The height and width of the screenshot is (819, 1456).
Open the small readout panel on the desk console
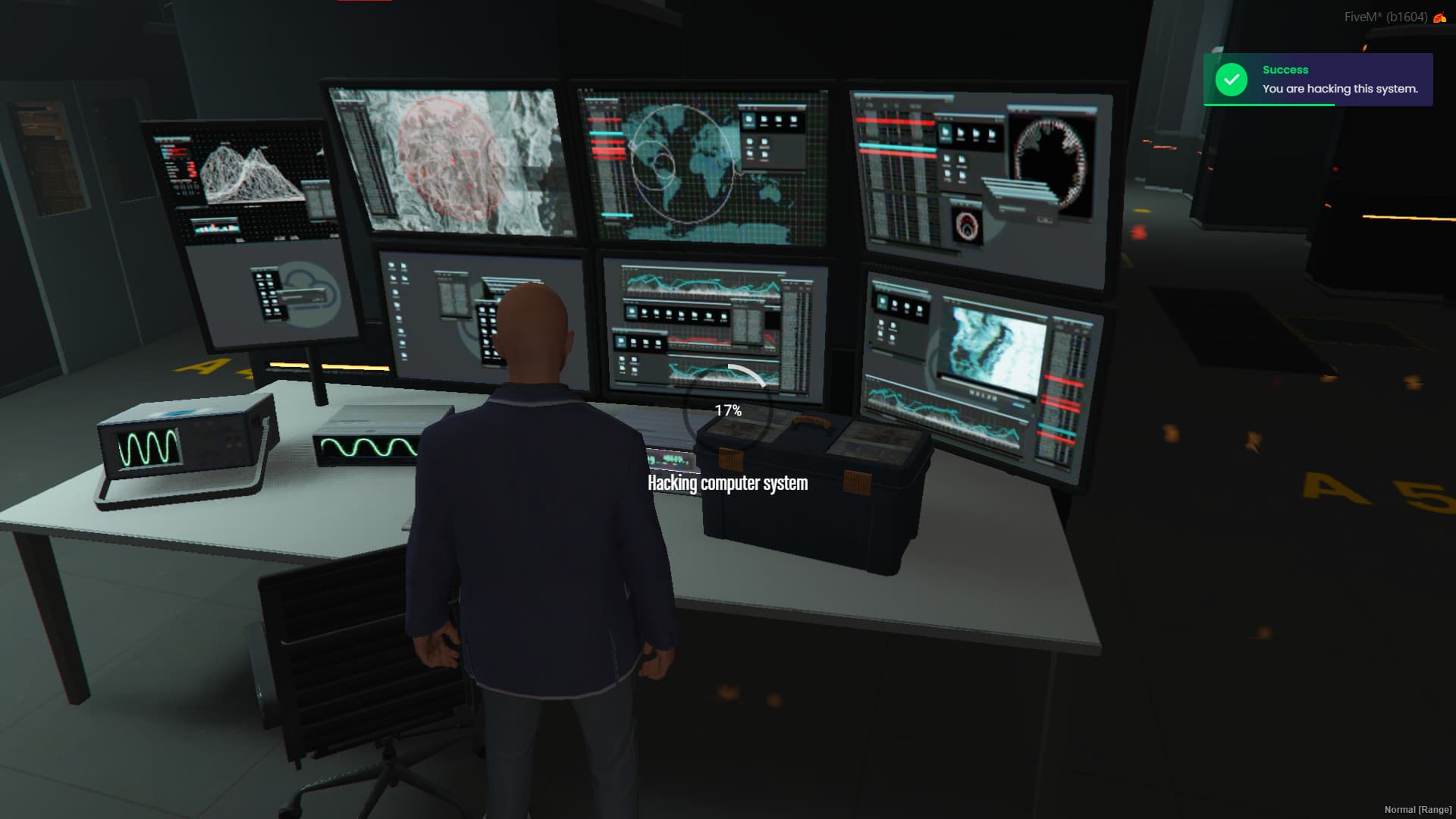pos(671,460)
